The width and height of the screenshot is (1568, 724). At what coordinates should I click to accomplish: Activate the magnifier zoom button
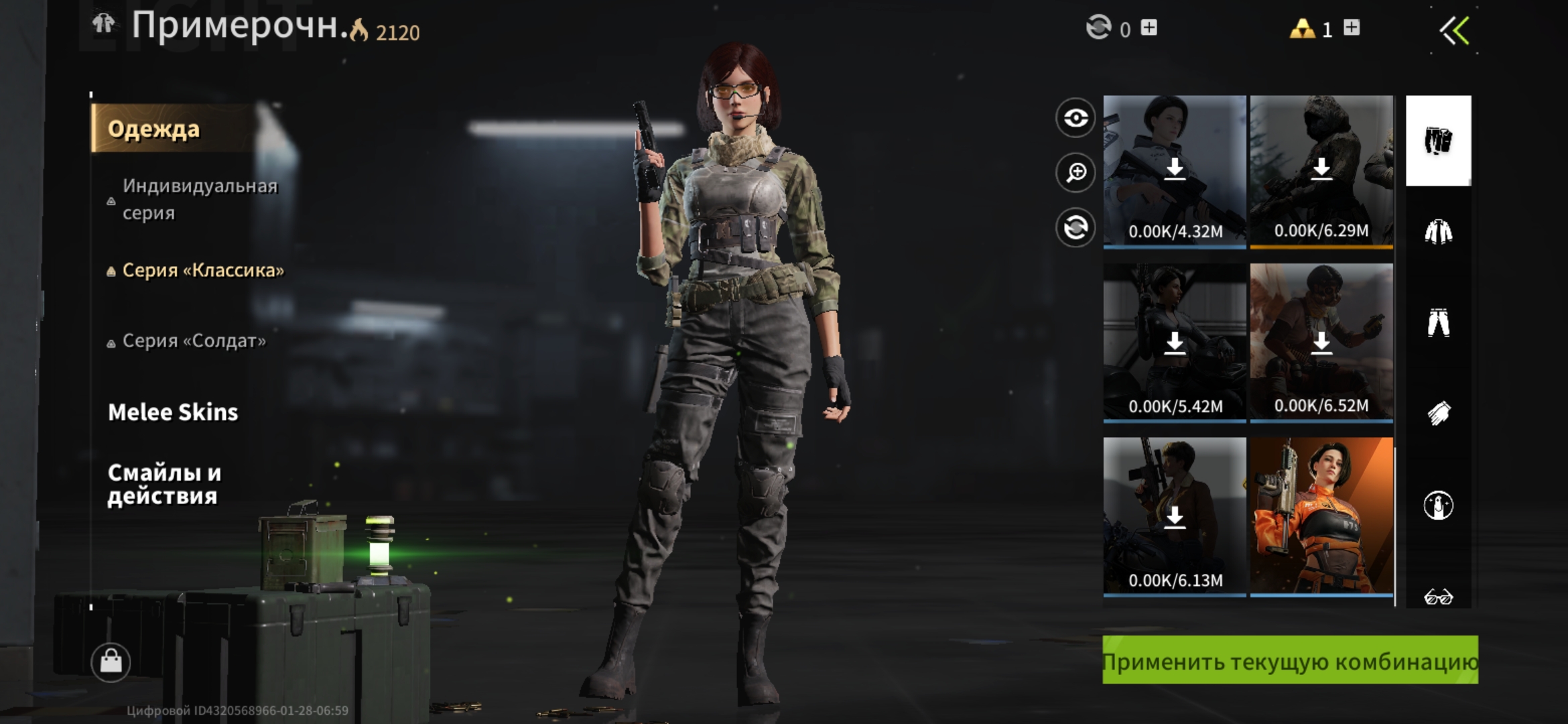[x=1075, y=173]
